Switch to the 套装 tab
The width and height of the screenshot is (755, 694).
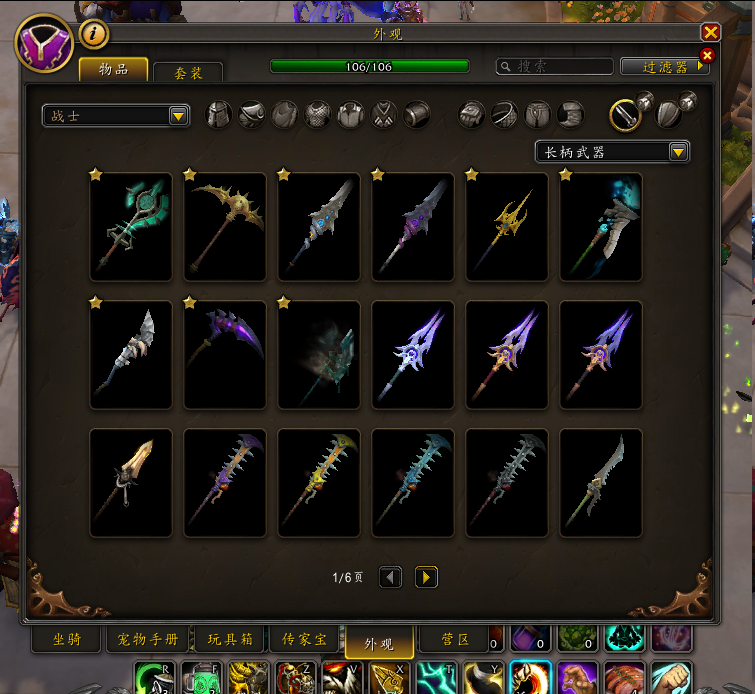[188, 72]
